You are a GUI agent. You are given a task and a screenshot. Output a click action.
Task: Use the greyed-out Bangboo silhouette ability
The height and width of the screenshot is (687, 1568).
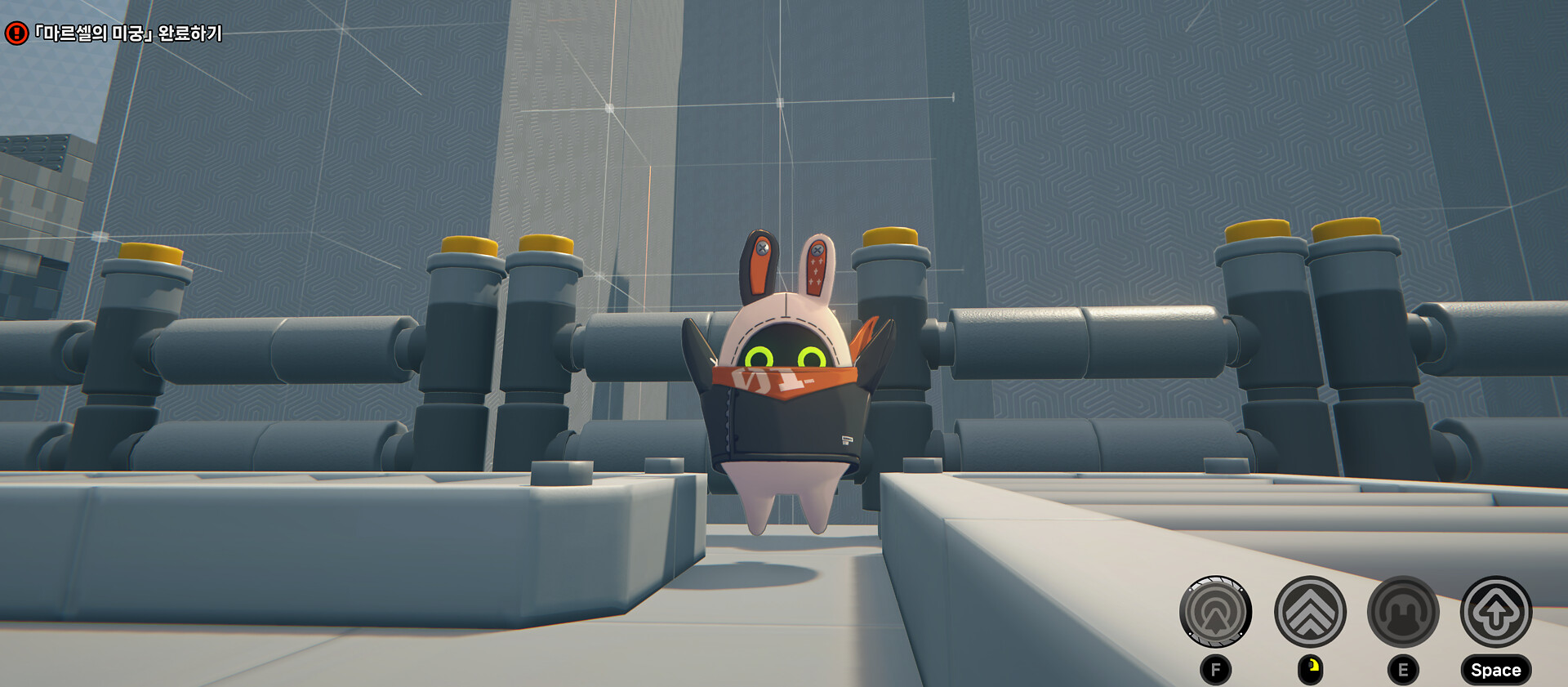pos(1403,612)
